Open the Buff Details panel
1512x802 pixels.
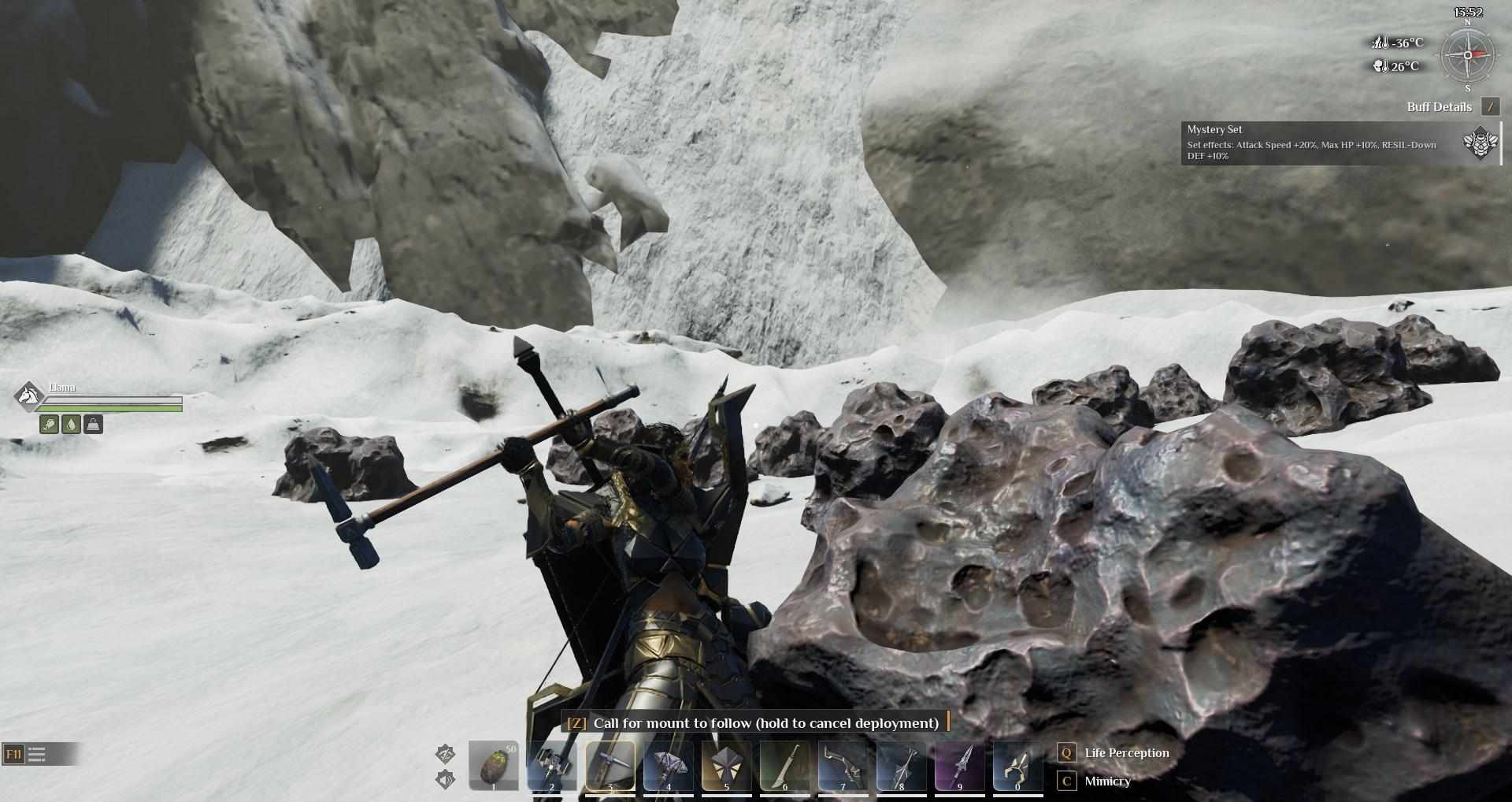tap(1489, 107)
